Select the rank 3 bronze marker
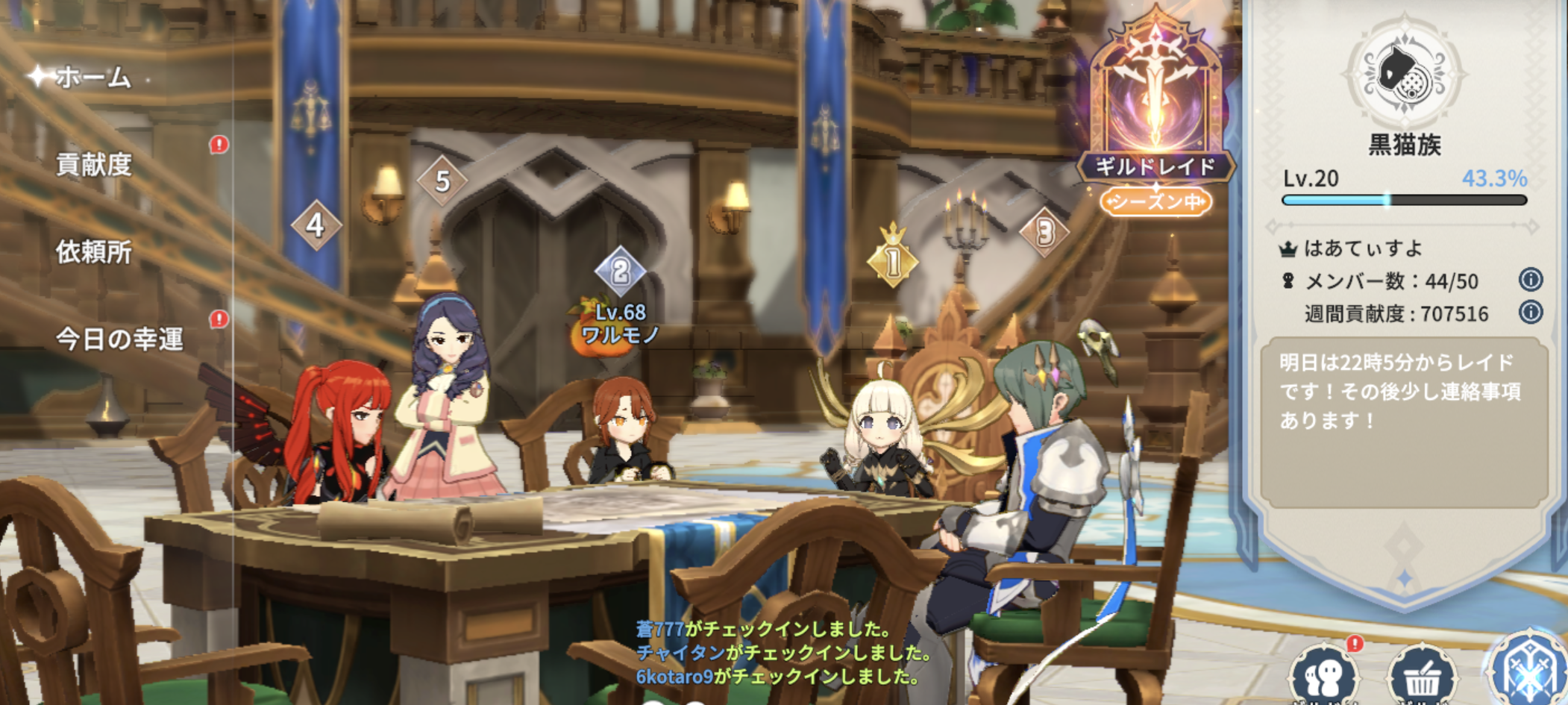This screenshot has height=705, width=1568. pos(1044,233)
